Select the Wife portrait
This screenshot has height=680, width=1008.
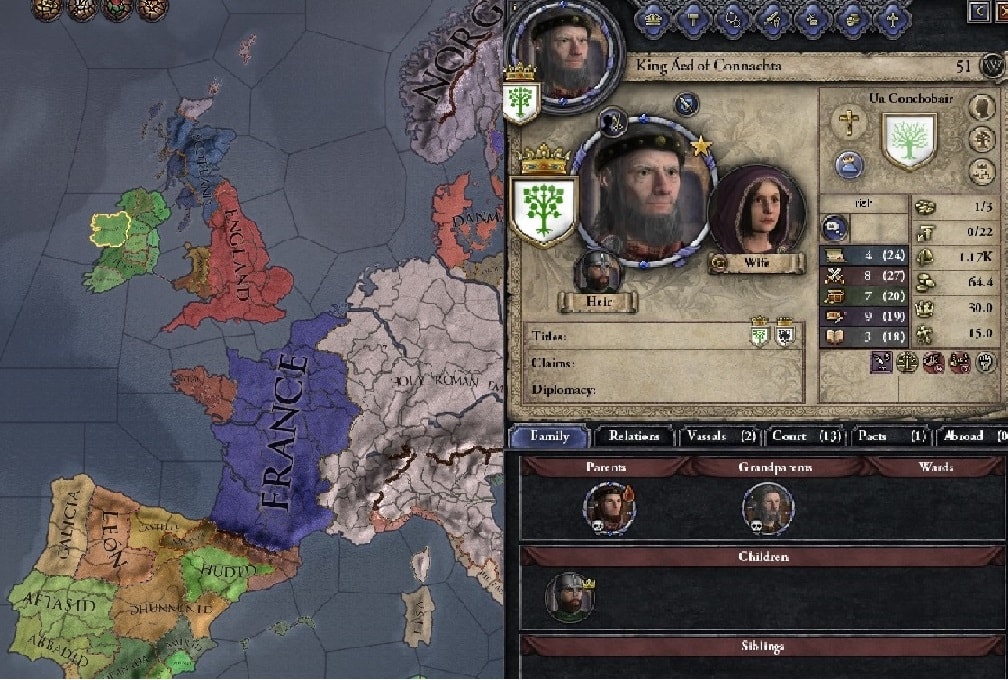point(757,214)
